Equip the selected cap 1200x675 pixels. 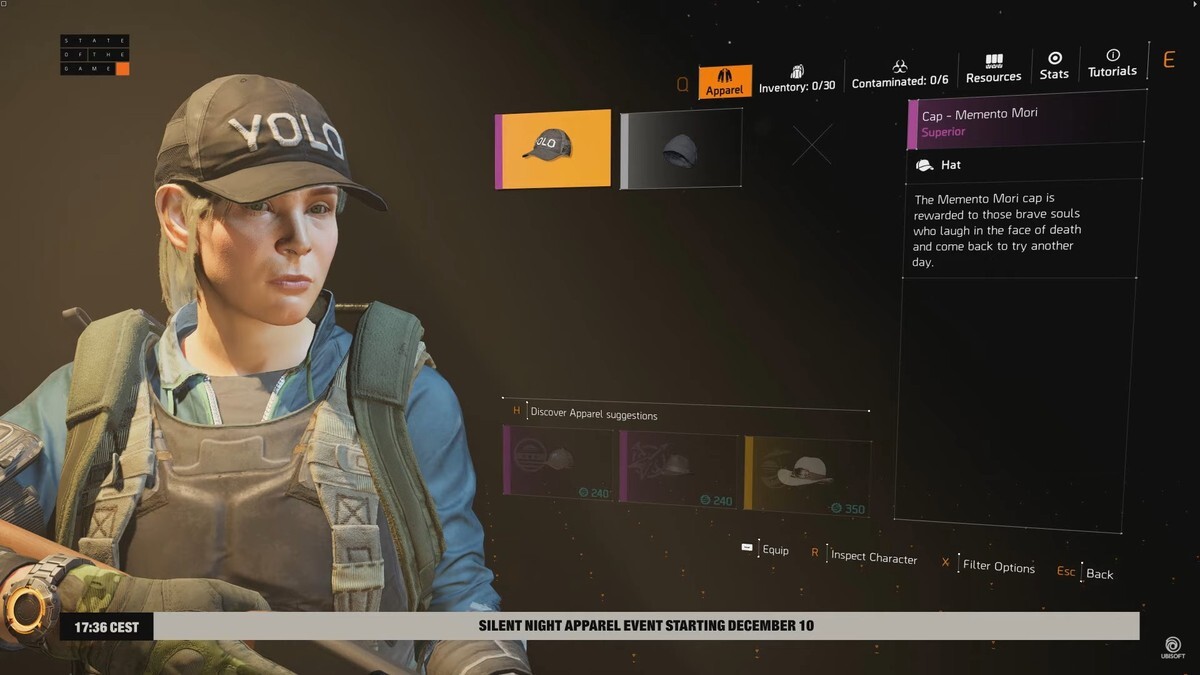point(766,549)
